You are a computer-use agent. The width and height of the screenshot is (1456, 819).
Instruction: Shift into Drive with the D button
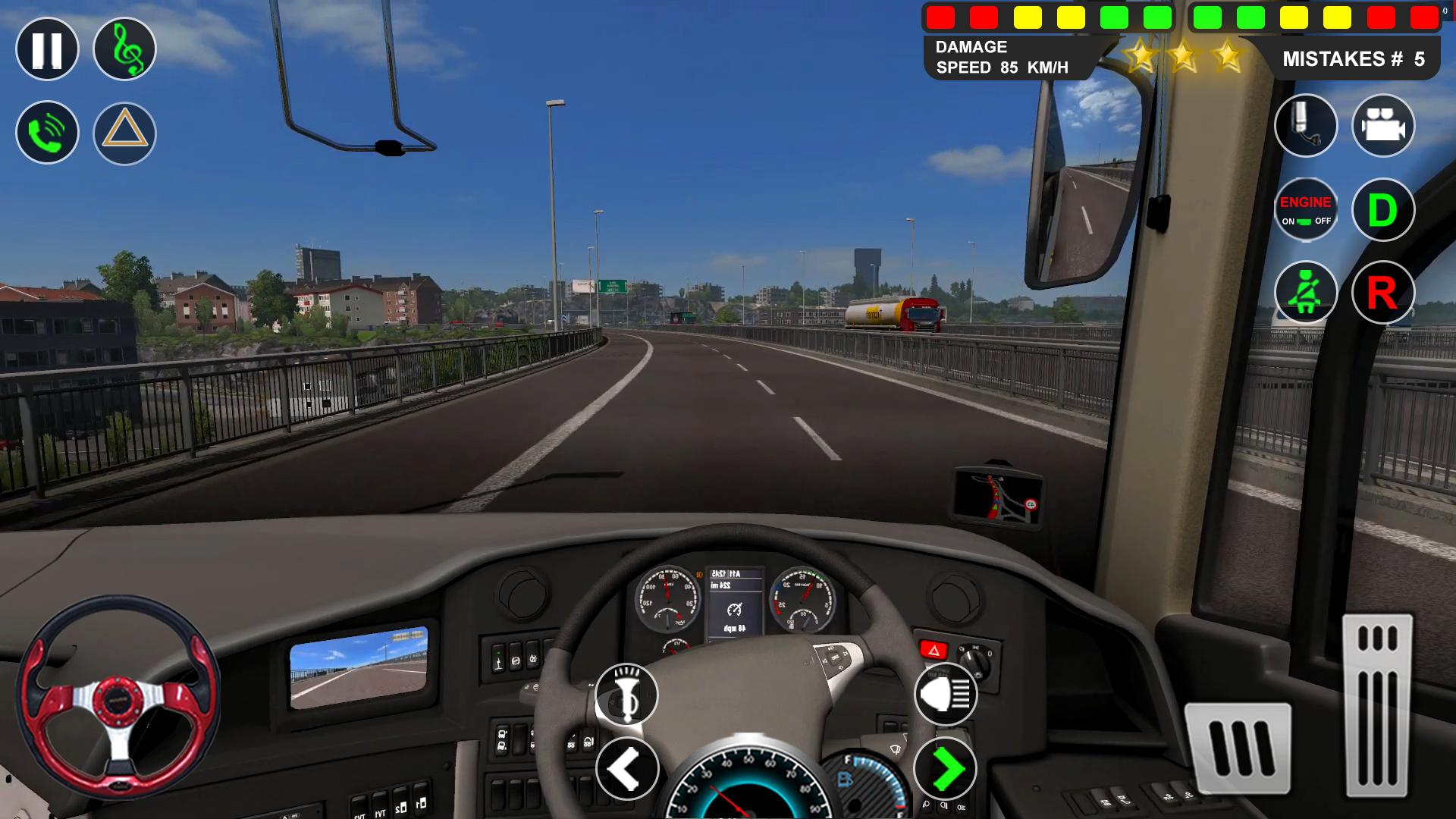[1382, 209]
